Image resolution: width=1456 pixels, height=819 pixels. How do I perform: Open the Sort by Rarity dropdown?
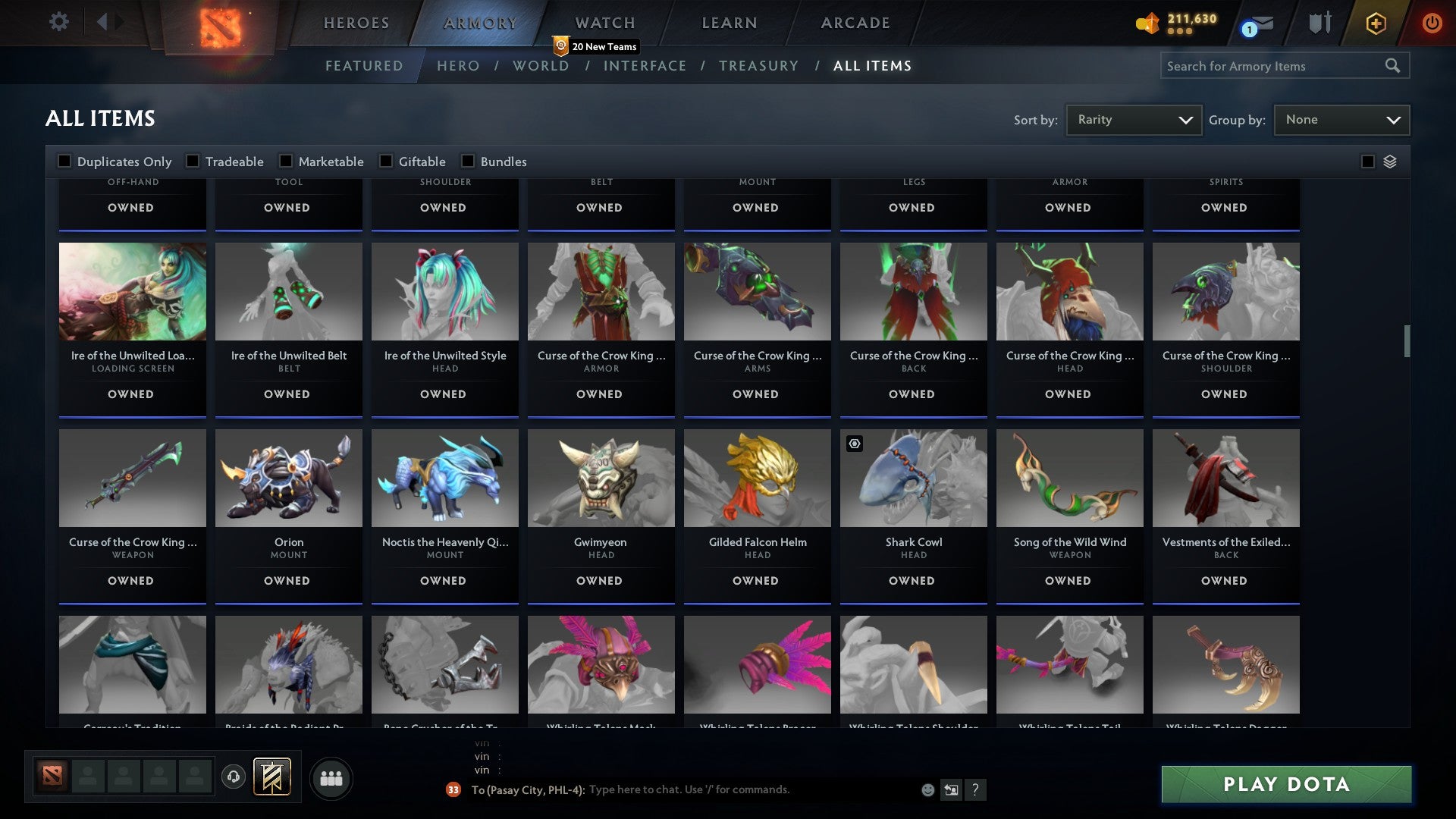[1133, 119]
